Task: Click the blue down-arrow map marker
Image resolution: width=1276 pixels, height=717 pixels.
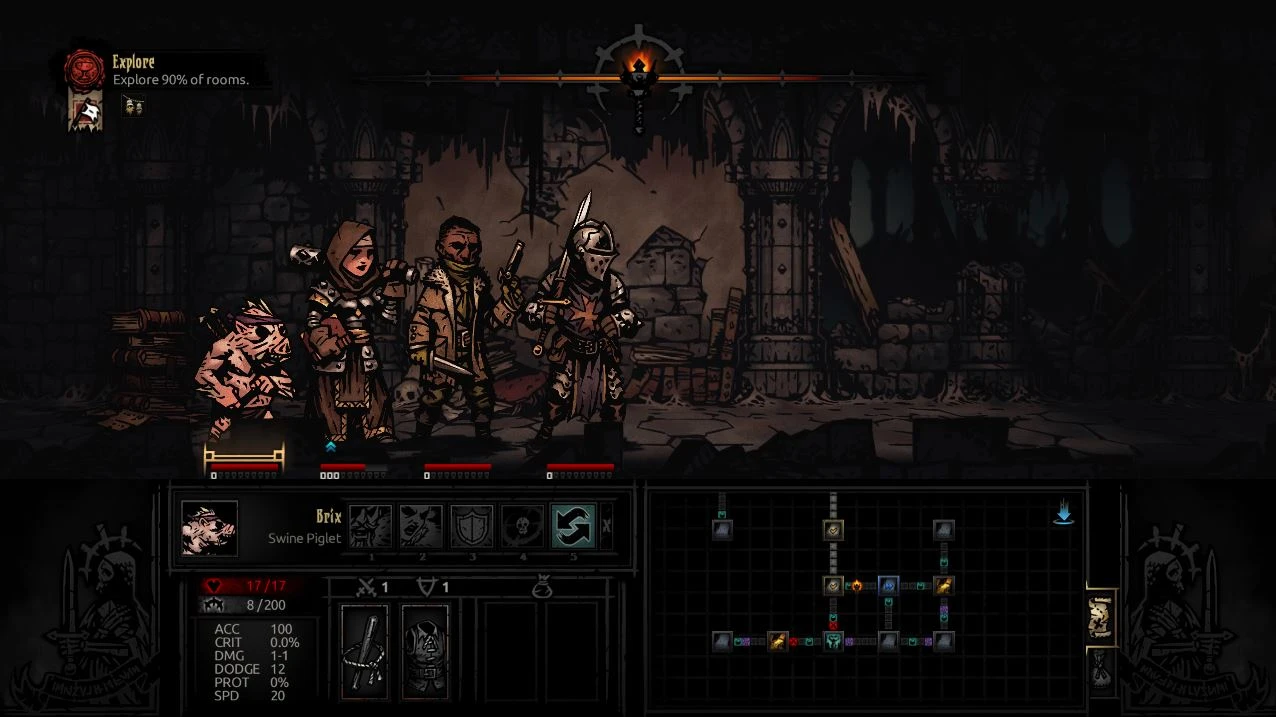Action: tap(1063, 514)
